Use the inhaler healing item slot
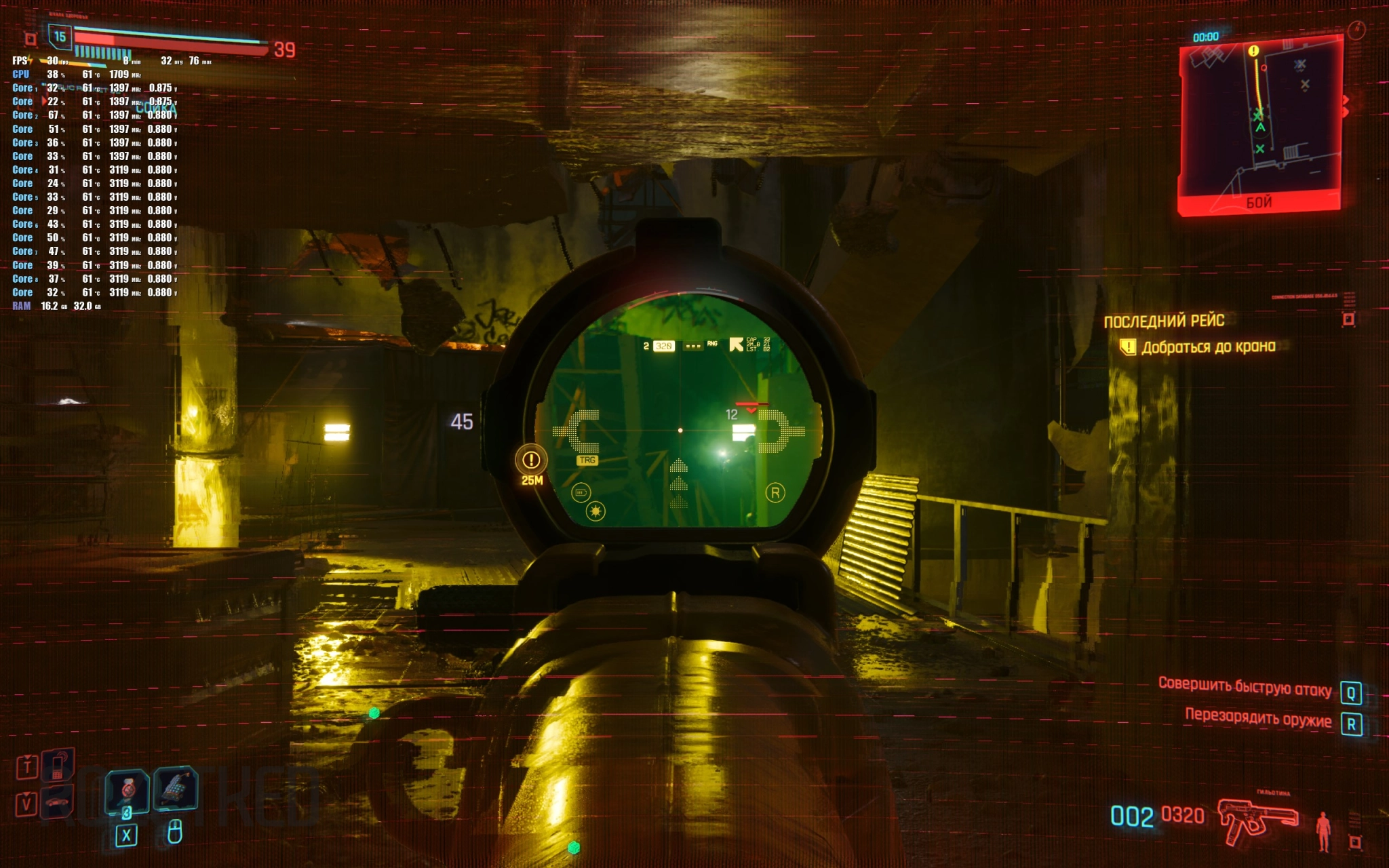Screen dimensions: 1389x868 [x=127, y=790]
